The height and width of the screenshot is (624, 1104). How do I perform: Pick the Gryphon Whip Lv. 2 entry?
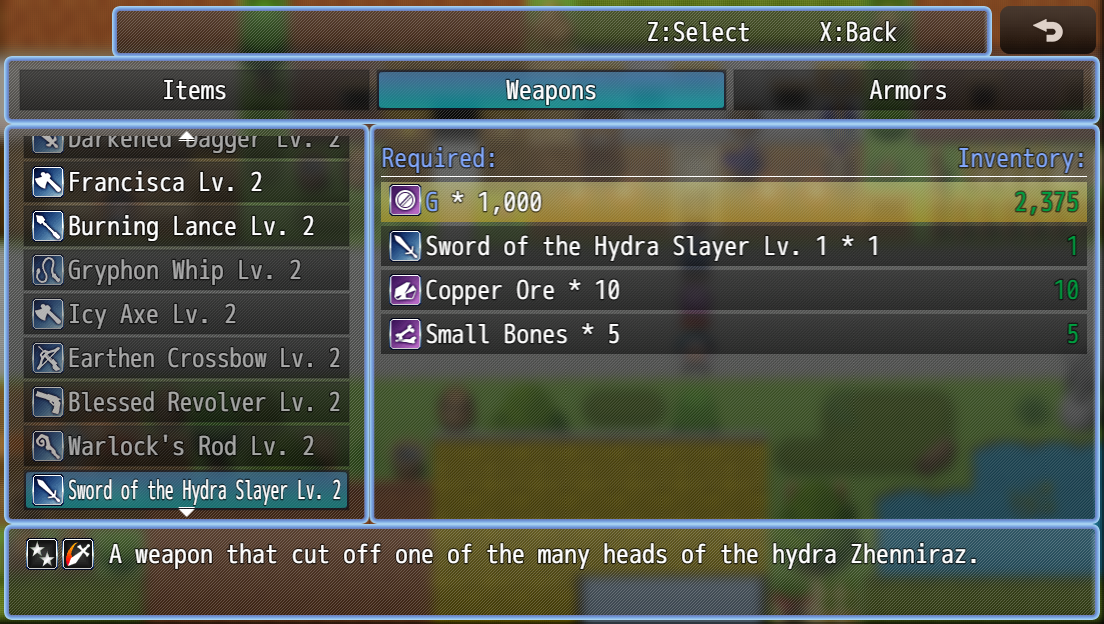[187, 271]
